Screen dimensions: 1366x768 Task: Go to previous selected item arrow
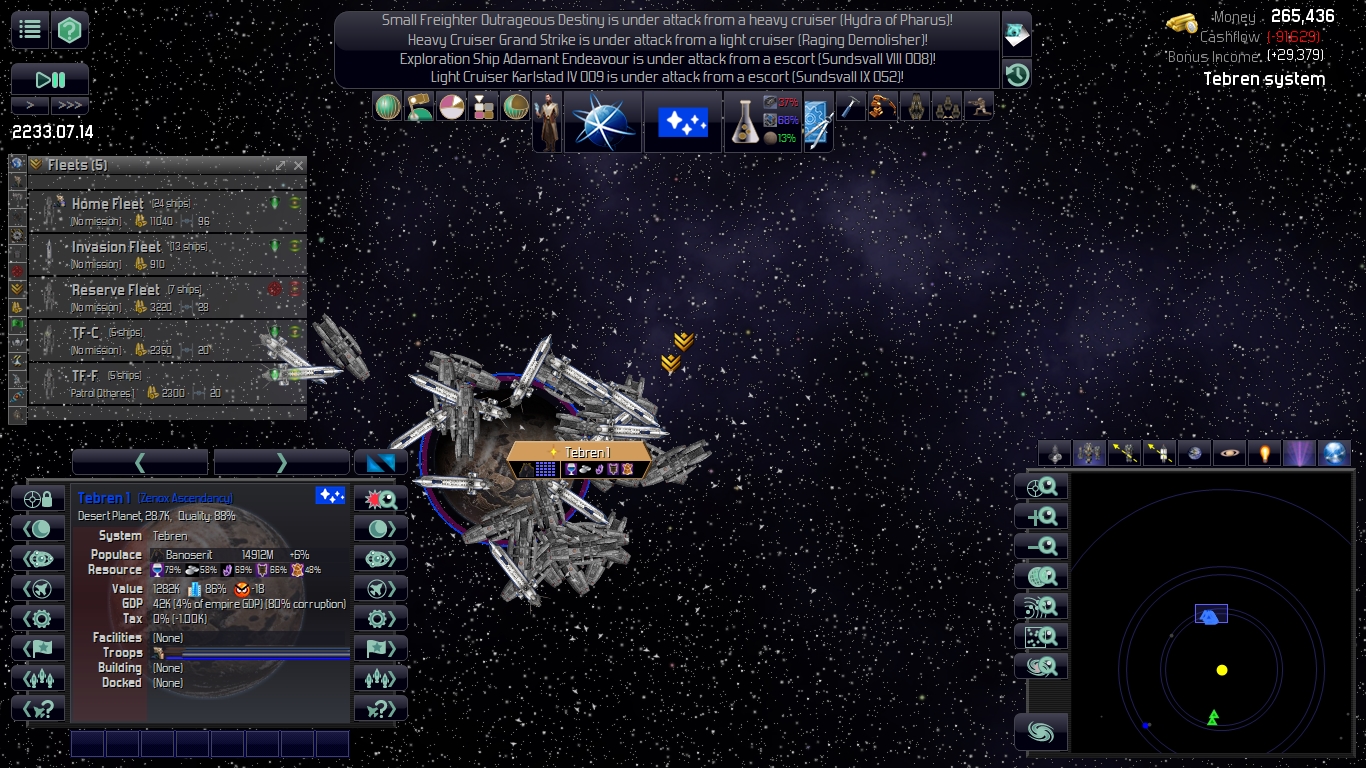tap(140, 462)
